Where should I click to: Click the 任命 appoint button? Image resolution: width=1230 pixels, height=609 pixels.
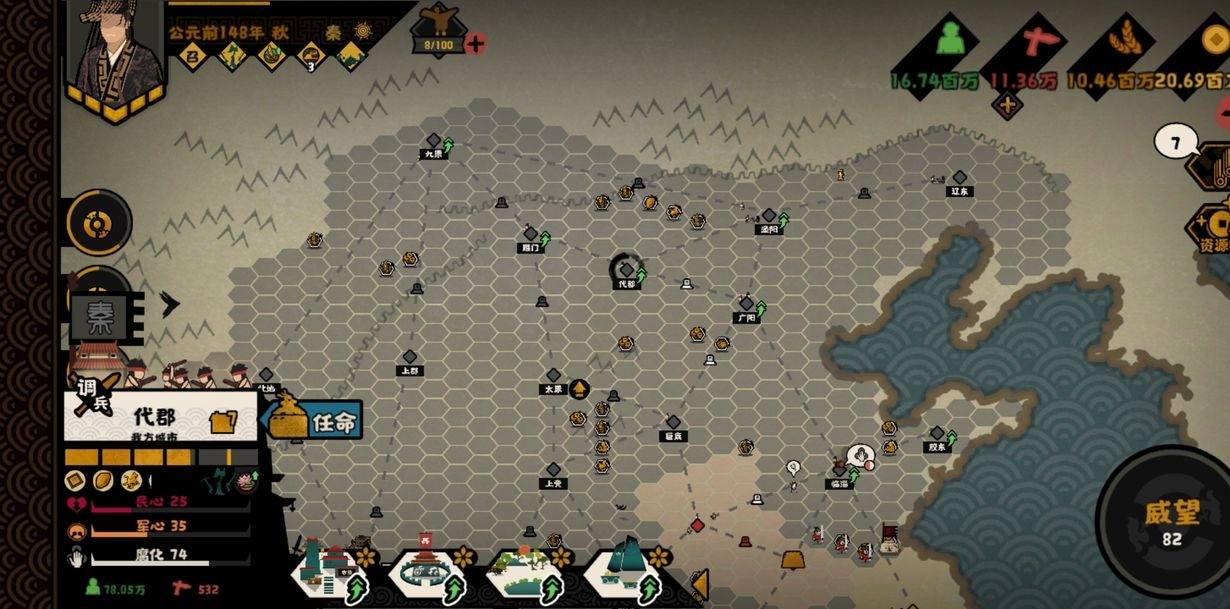(312, 421)
